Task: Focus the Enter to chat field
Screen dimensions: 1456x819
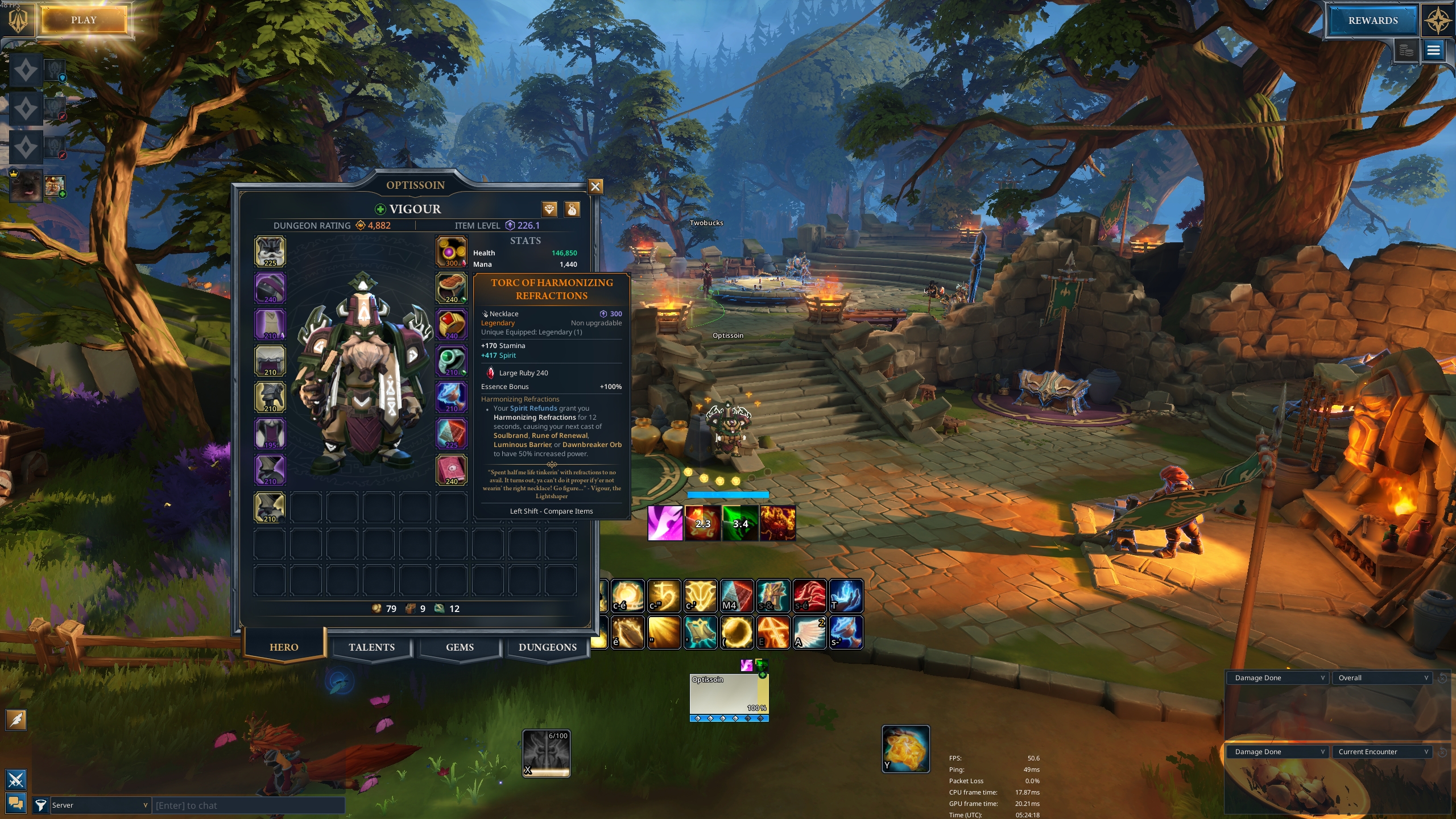Action: point(248,805)
